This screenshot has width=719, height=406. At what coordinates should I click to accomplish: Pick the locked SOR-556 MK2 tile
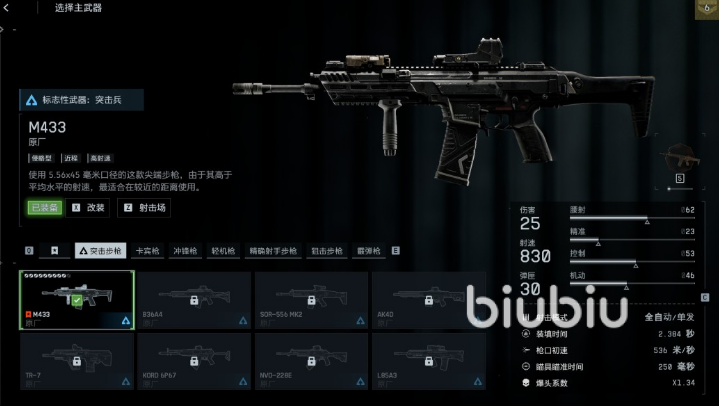(x=312, y=299)
